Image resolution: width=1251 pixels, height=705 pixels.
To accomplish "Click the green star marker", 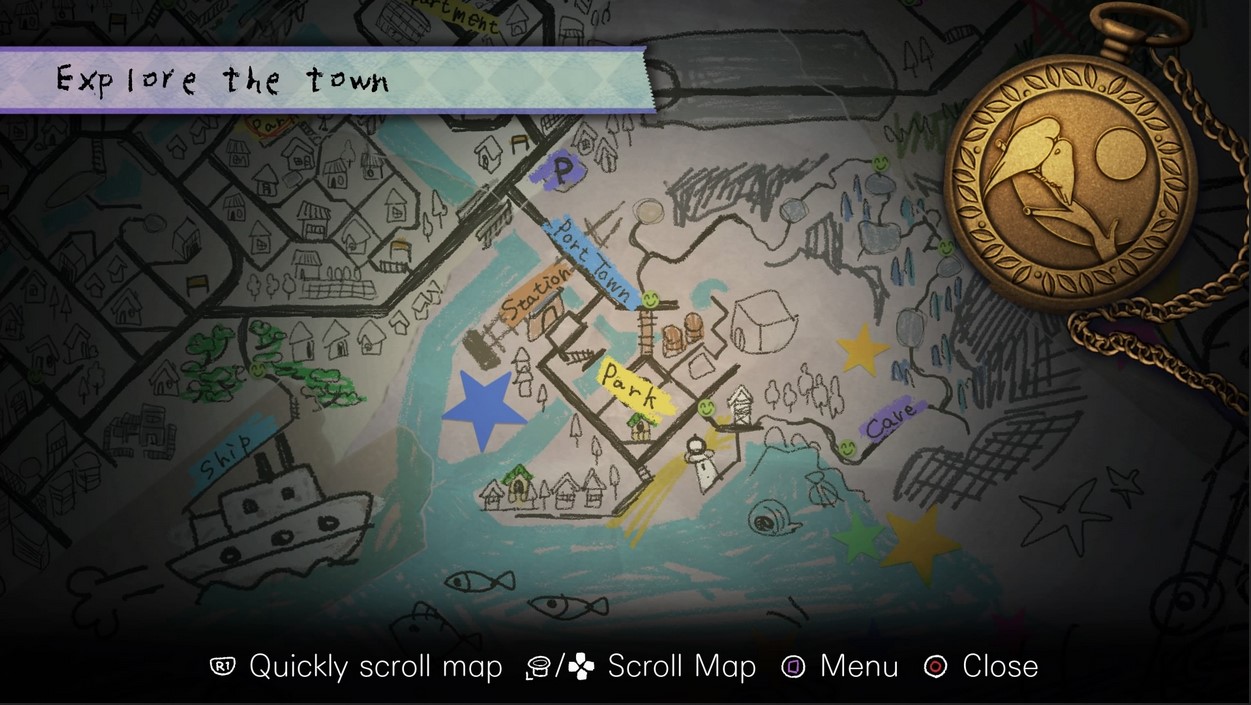I will (x=858, y=537).
